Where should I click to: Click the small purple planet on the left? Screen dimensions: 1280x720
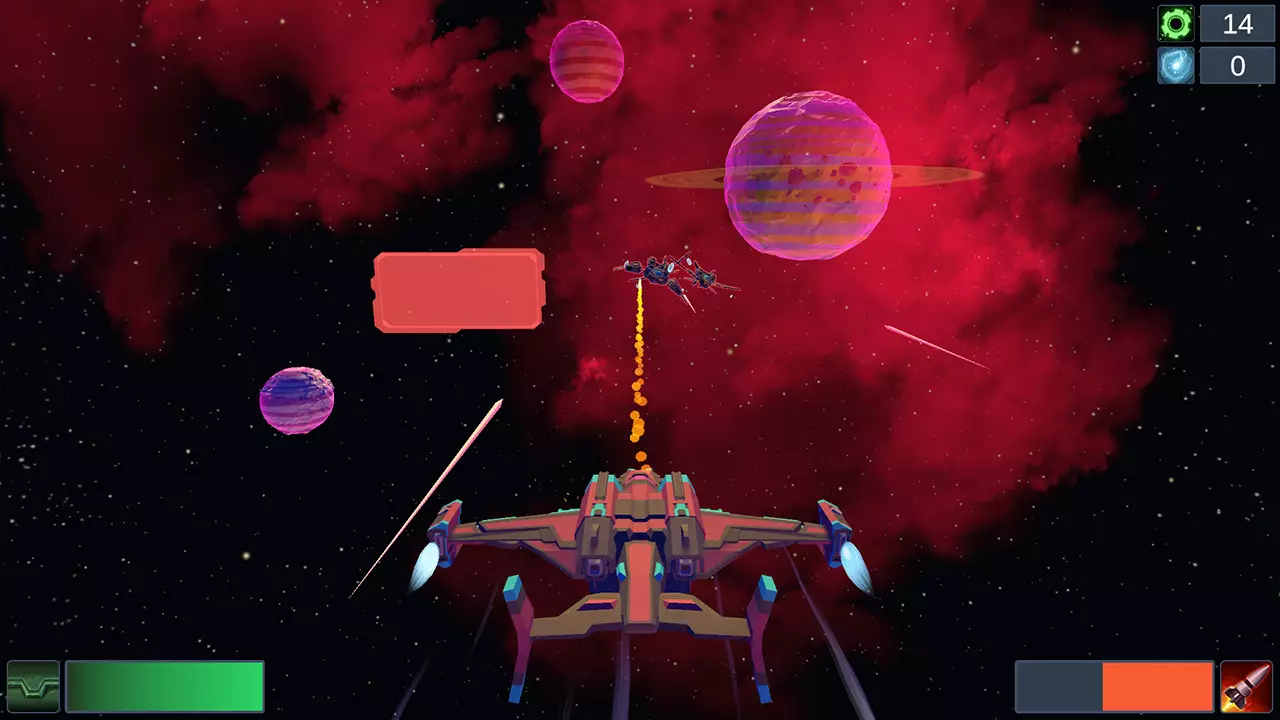pos(297,398)
